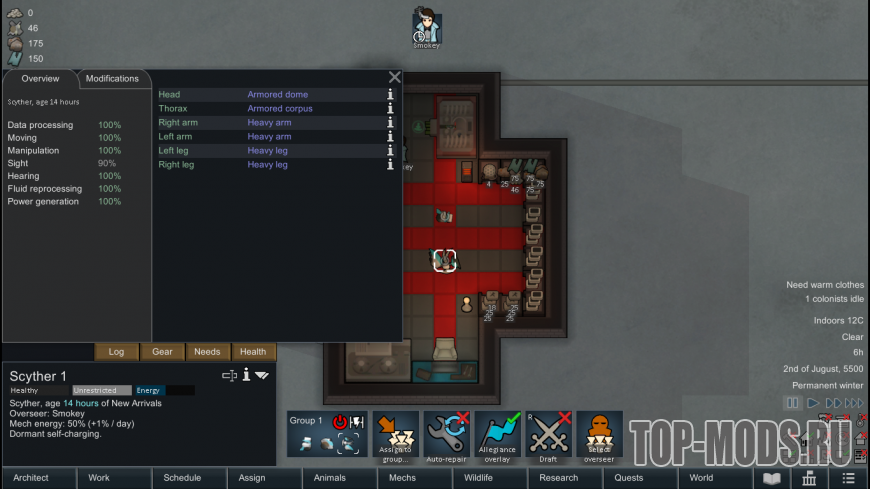Image resolution: width=870 pixels, height=489 pixels.
Task: Open the Log tab
Action: click(x=116, y=352)
